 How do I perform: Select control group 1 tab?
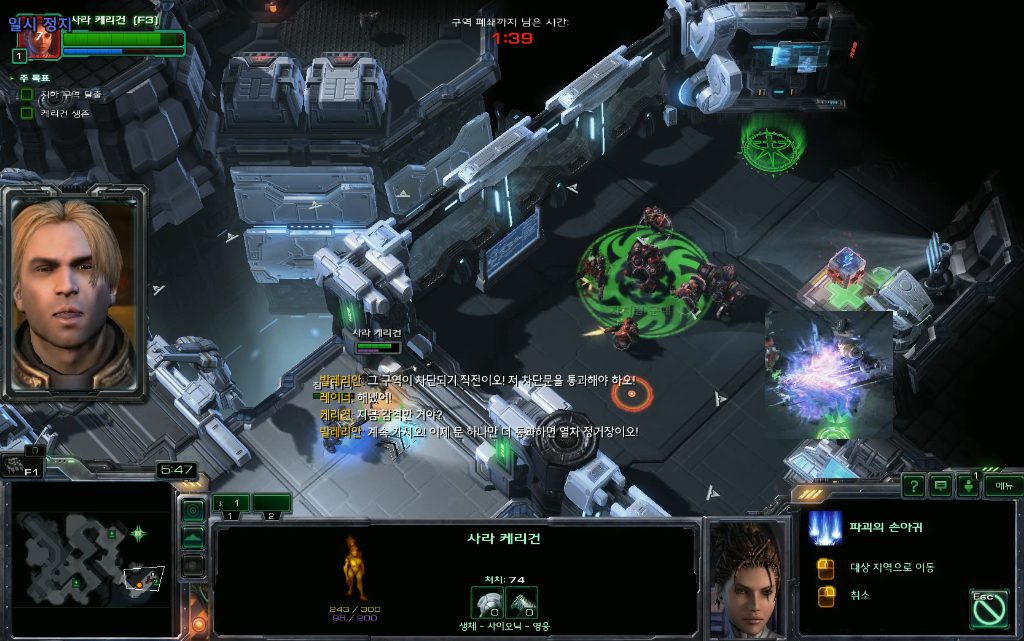[231, 503]
